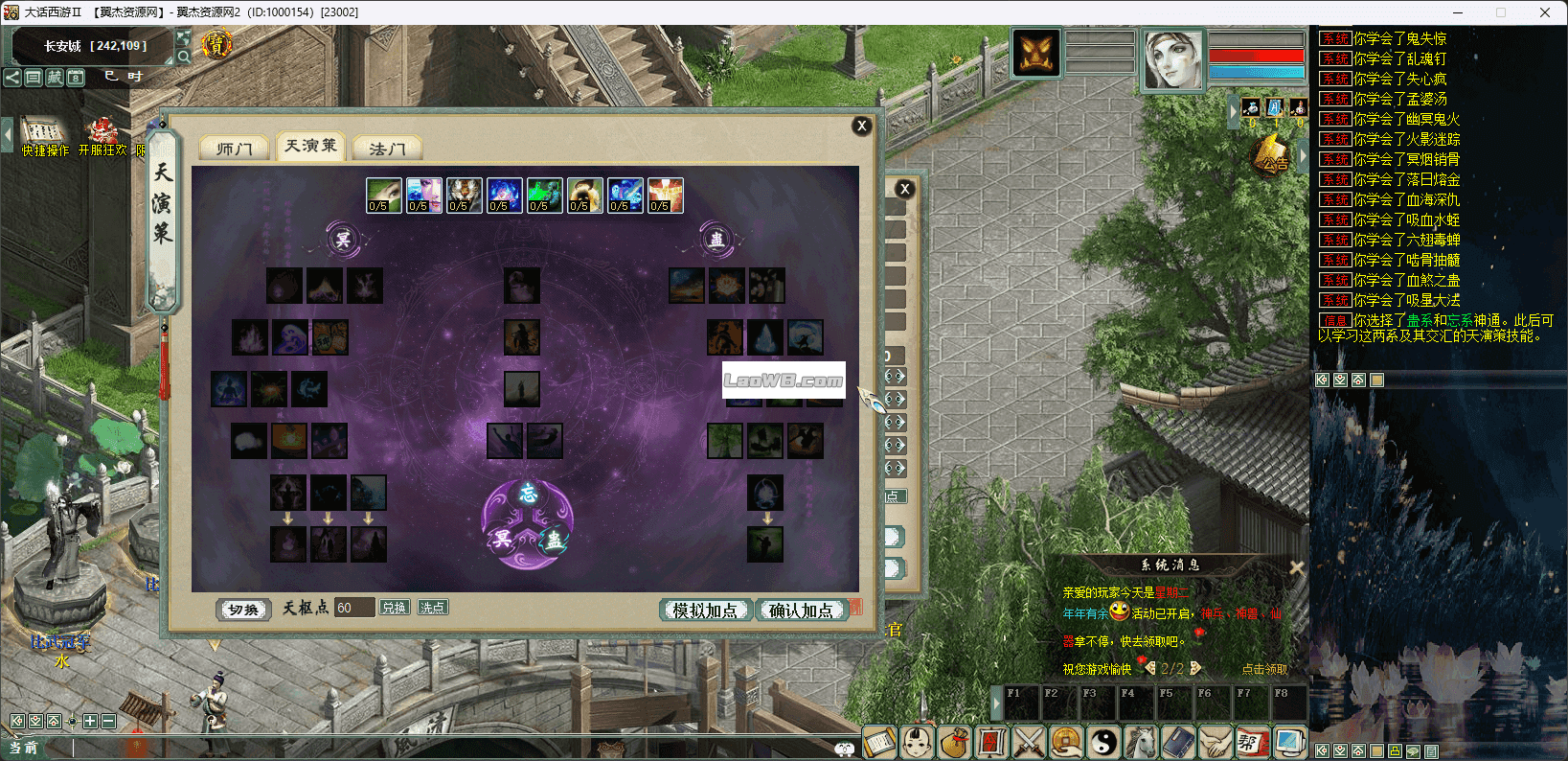Image resolution: width=1568 pixels, height=761 pixels.
Task: Click the 兑换 exchange button
Action: click(394, 608)
